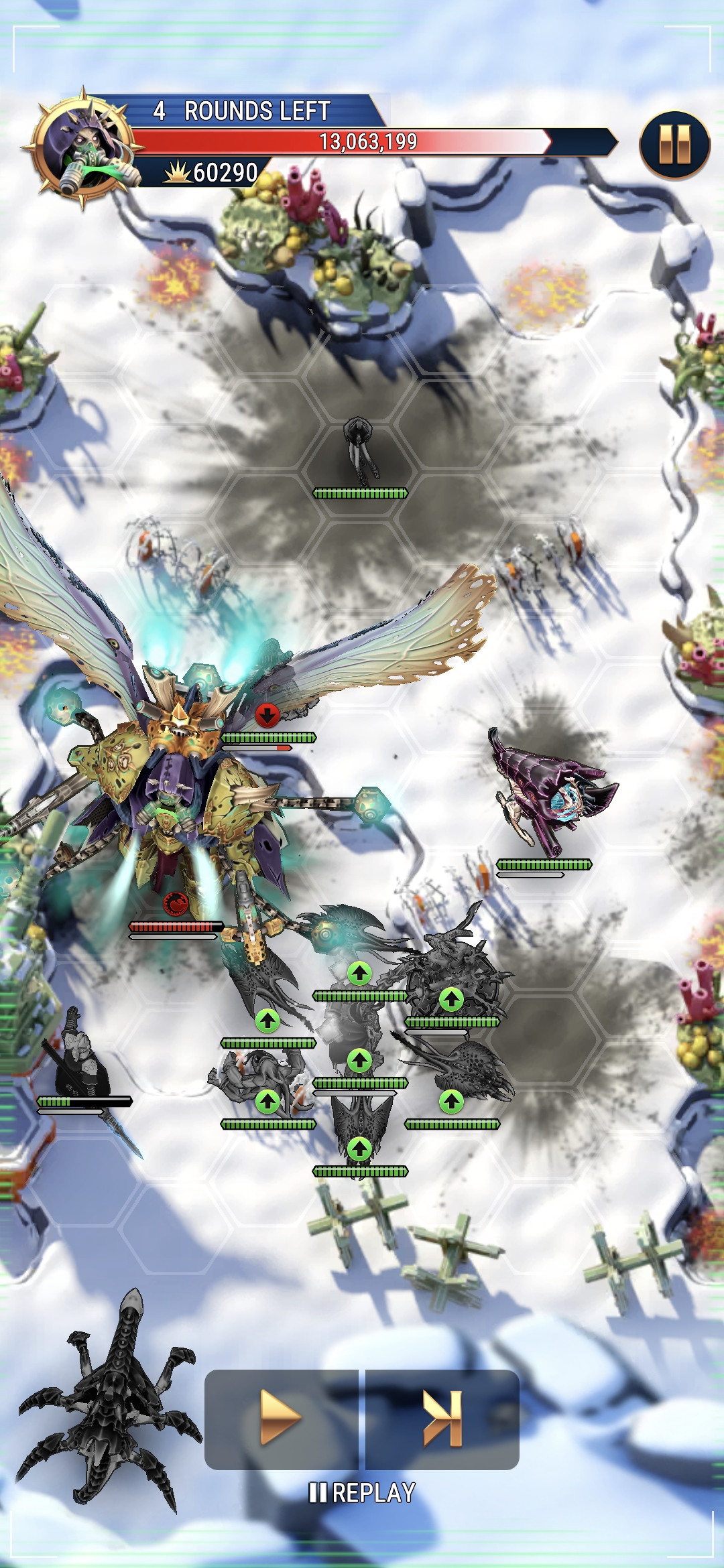Pause the battle with the round pause button

coord(674,145)
